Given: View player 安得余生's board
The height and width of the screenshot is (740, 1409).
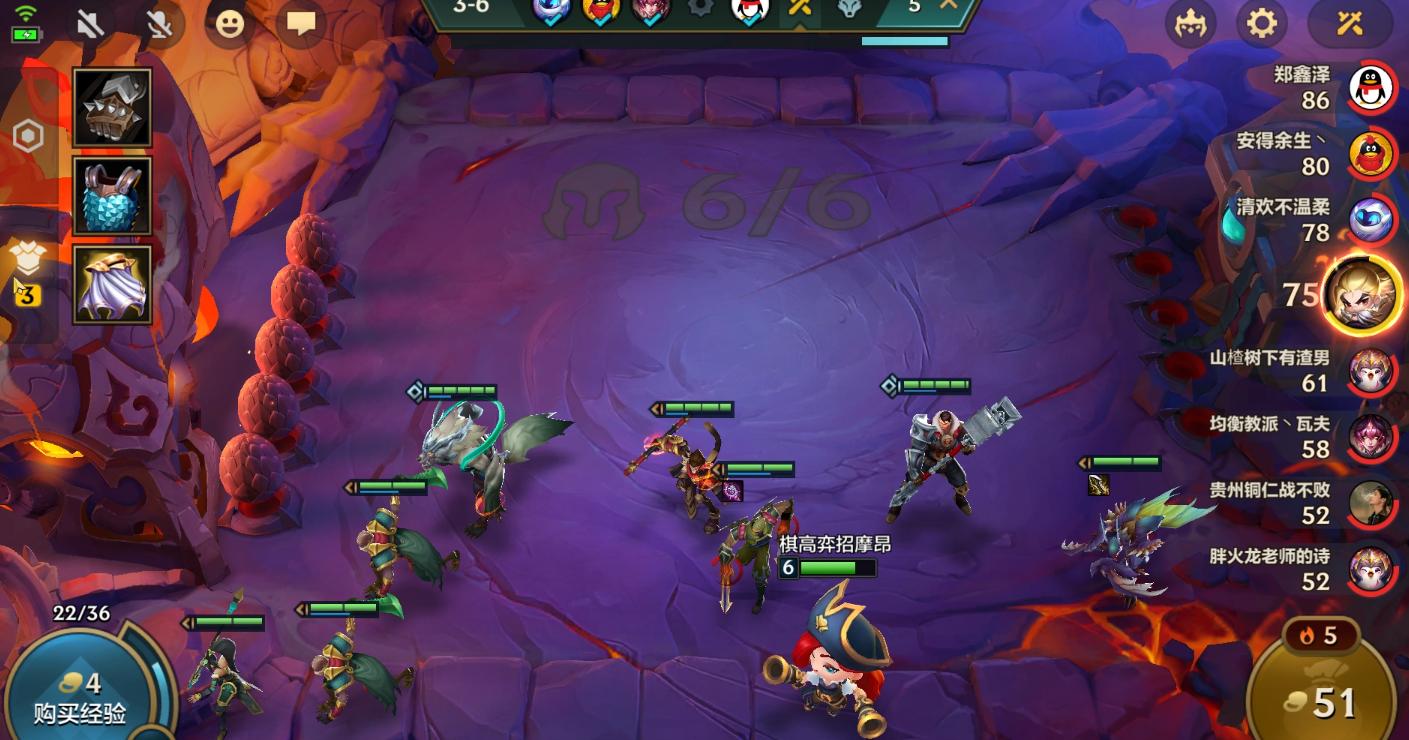Looking at the screenshot, I should (1371, 154).
